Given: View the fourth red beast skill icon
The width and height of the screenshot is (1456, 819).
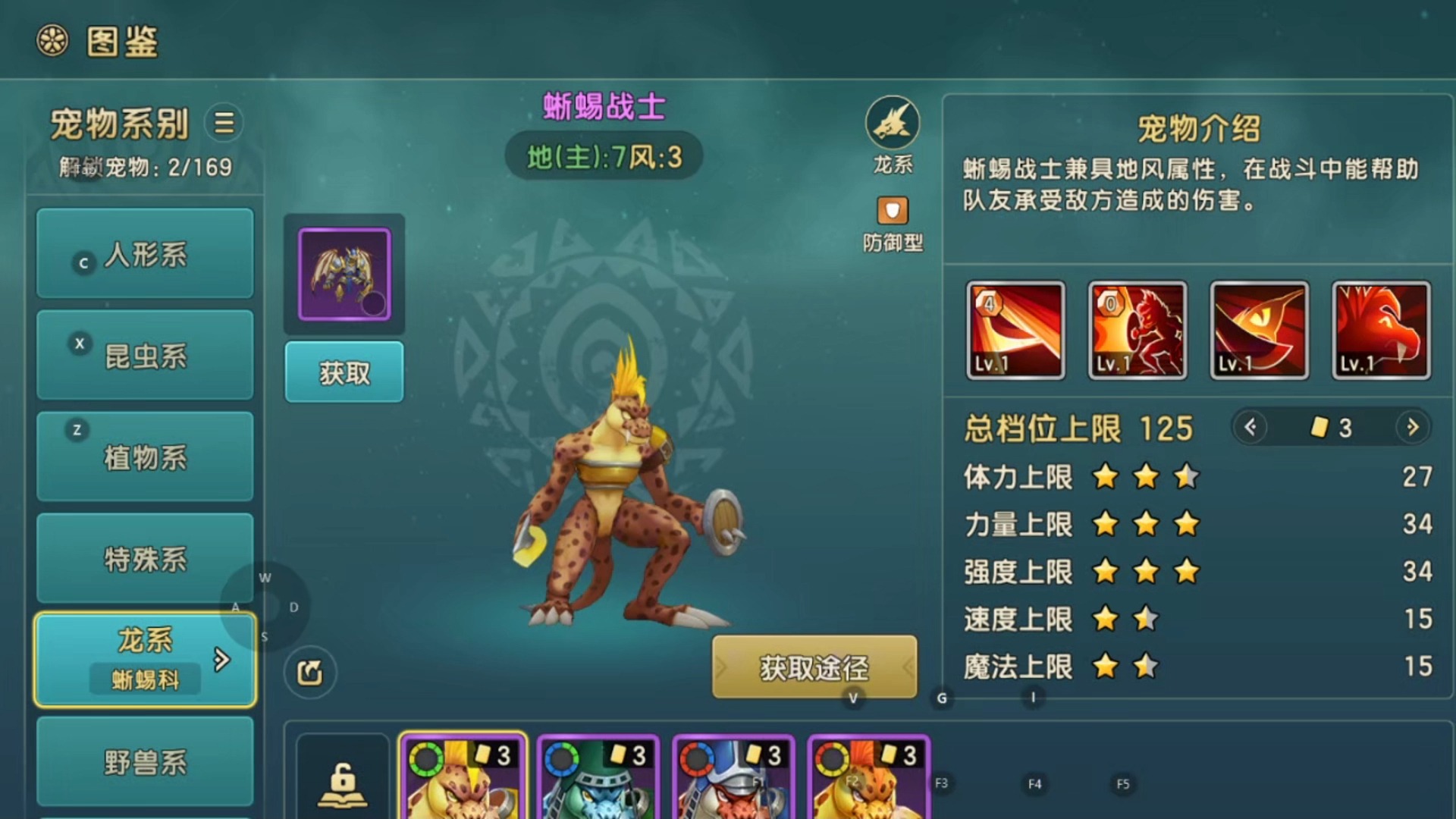Looking at the screenshot, I should [1380, 330].
